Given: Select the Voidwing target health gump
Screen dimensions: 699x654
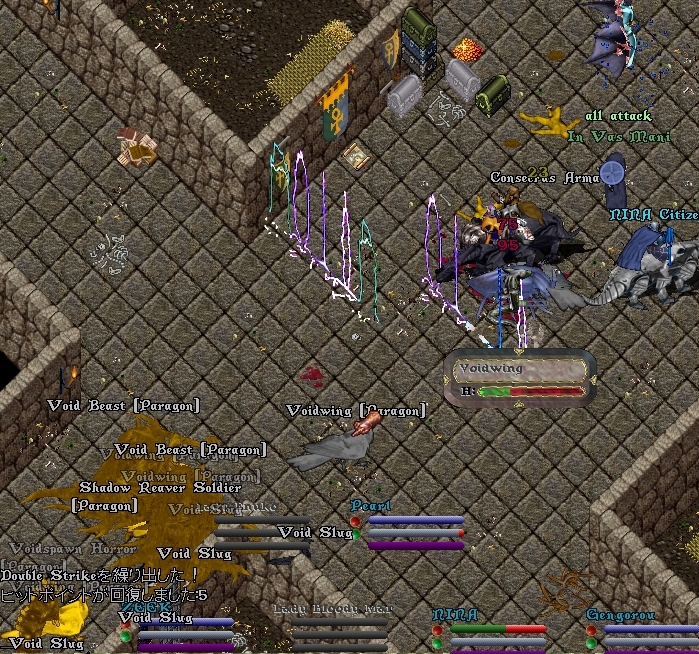Looking at the screenshot, I should pyautogui.click(x=520, y=379).
